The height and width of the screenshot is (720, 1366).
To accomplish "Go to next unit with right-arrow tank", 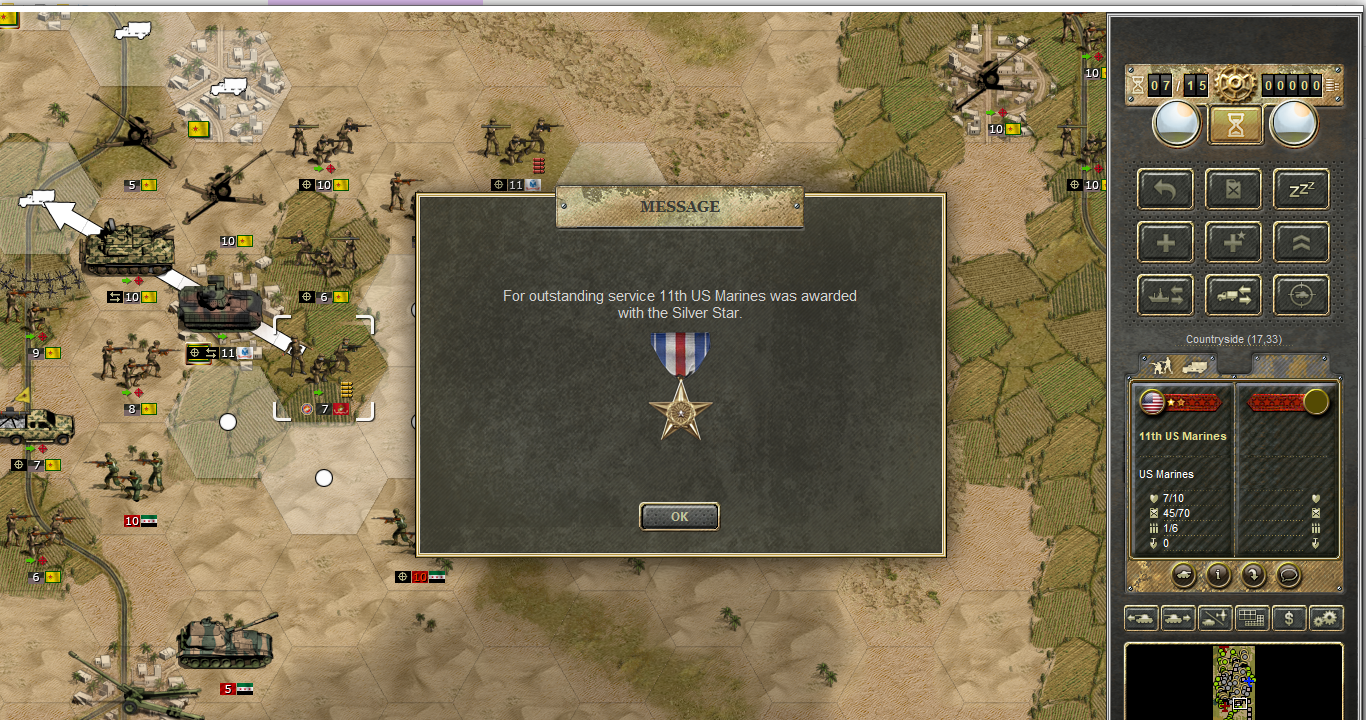I will tap(1178, 618).
